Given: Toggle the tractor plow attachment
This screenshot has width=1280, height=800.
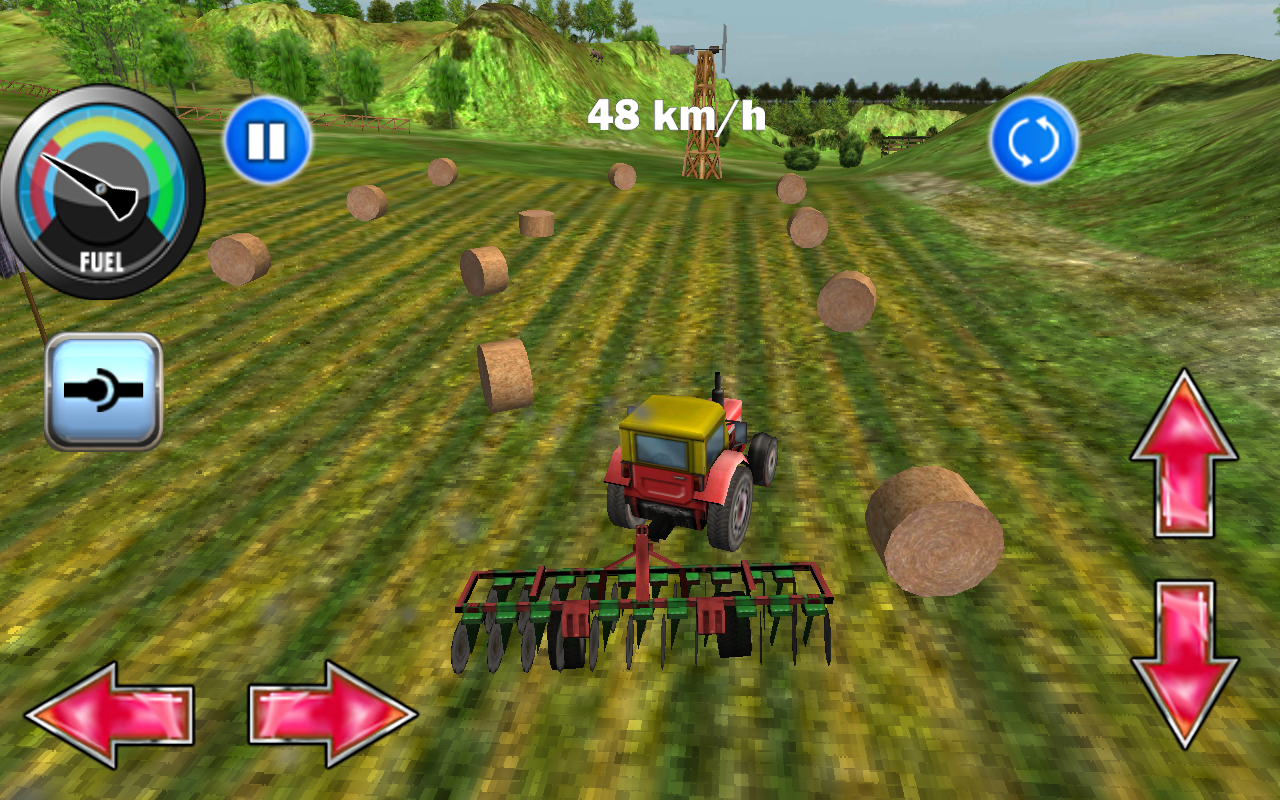Looking at the screenshot, I should click(x=102, y=389).
